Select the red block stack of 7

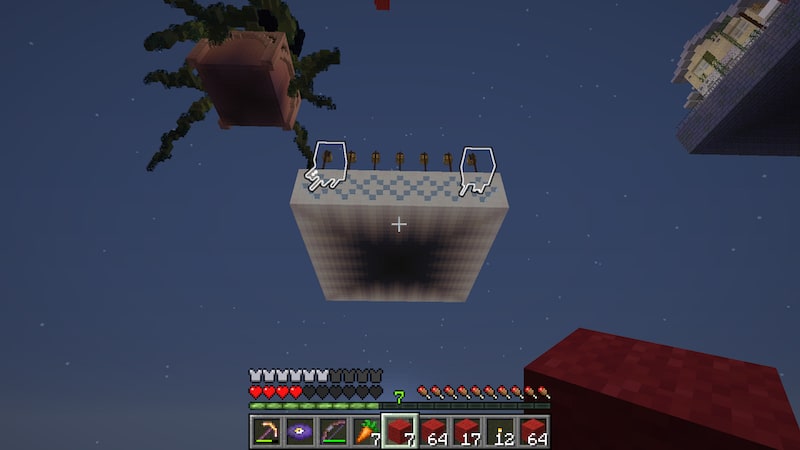click(399, 432)
